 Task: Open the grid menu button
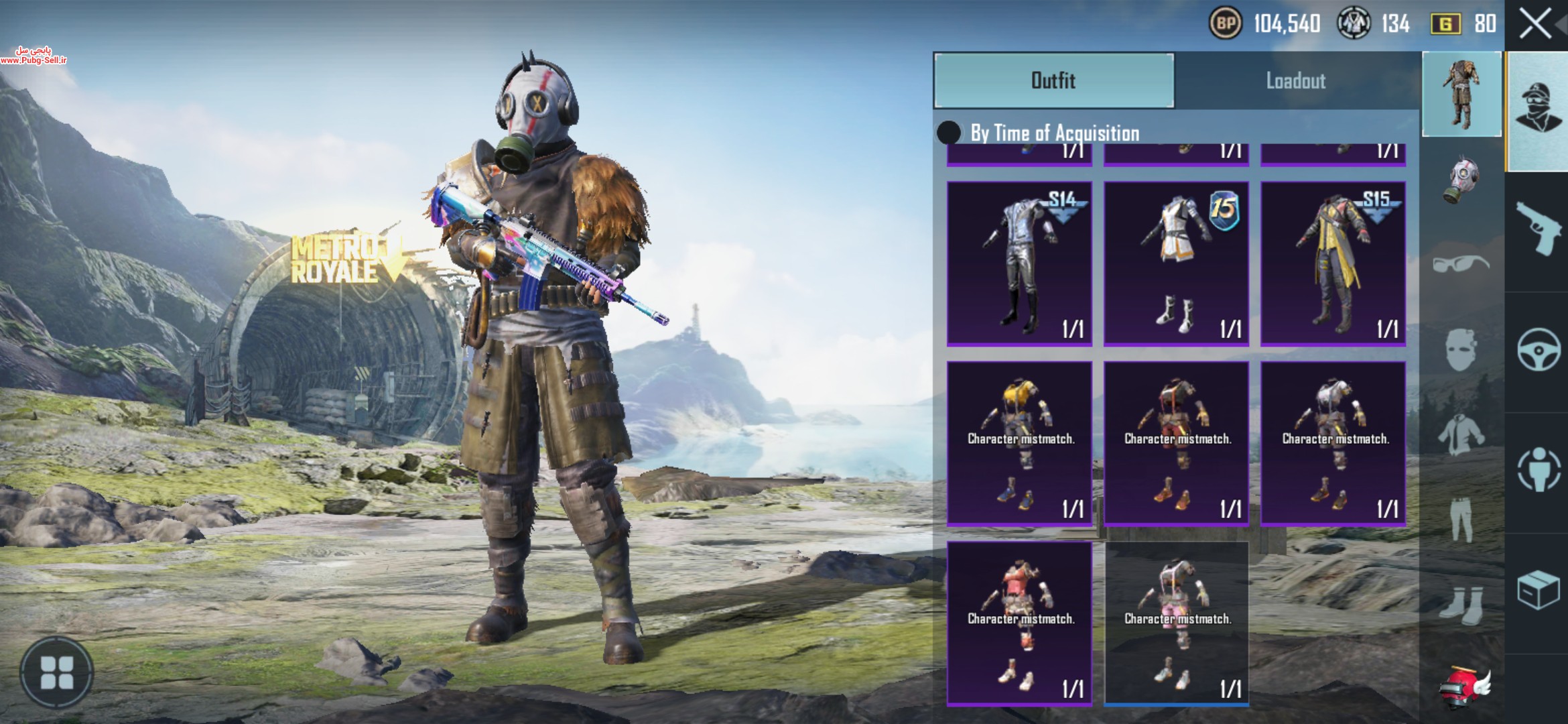tap(57, 672)
